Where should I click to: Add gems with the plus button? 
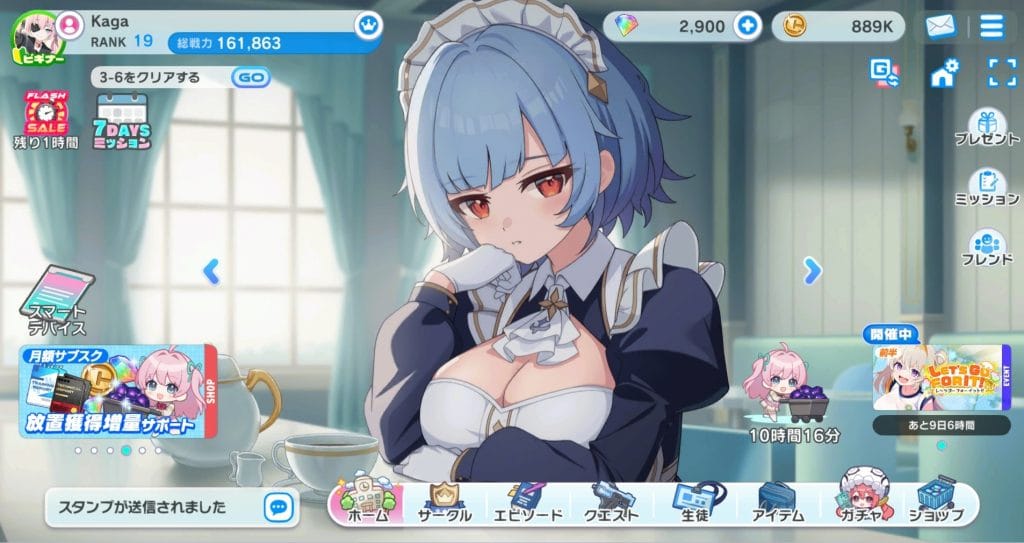coord(747,26)
